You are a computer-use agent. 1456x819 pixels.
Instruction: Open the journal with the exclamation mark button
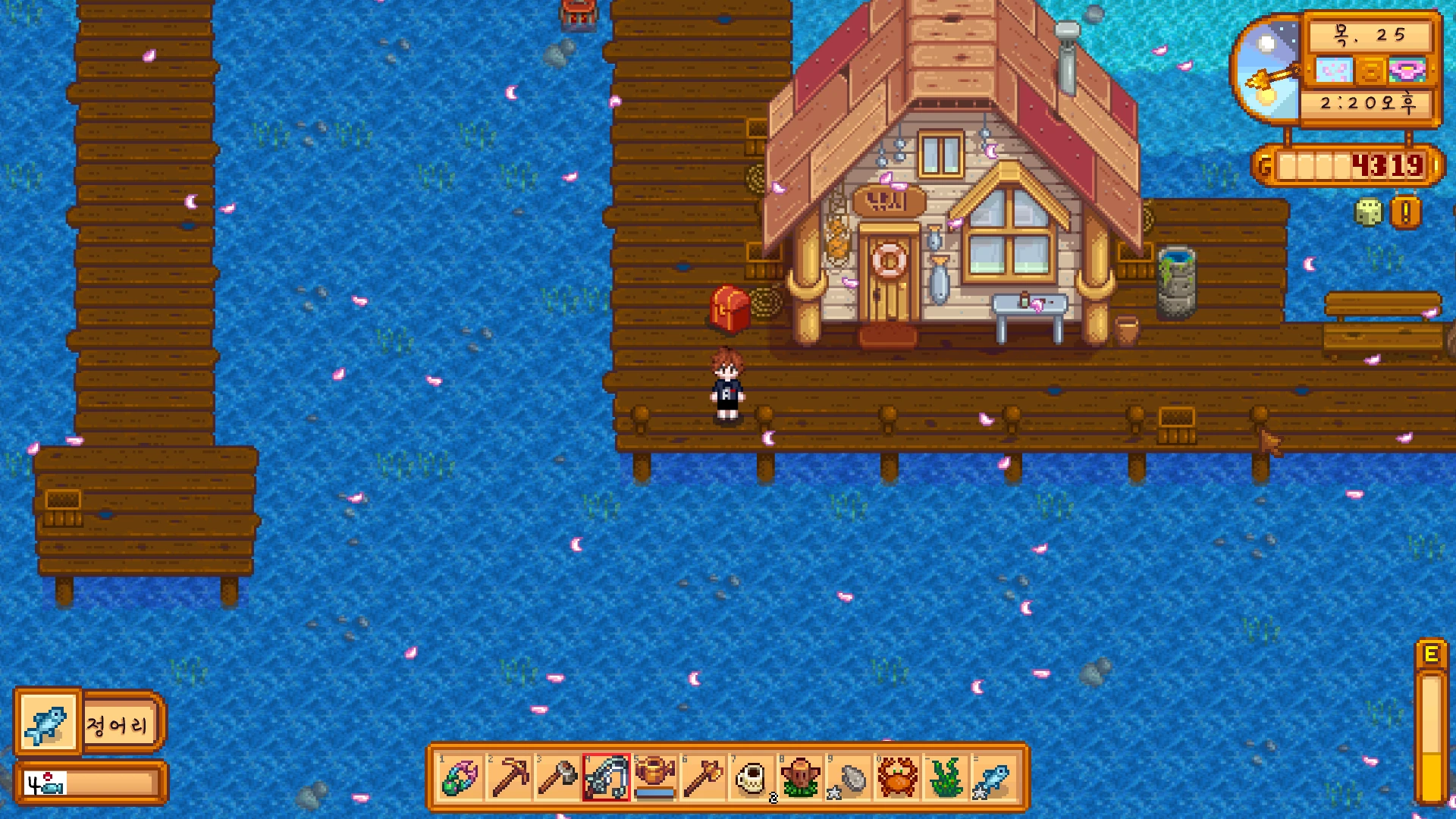(1405, 213)
